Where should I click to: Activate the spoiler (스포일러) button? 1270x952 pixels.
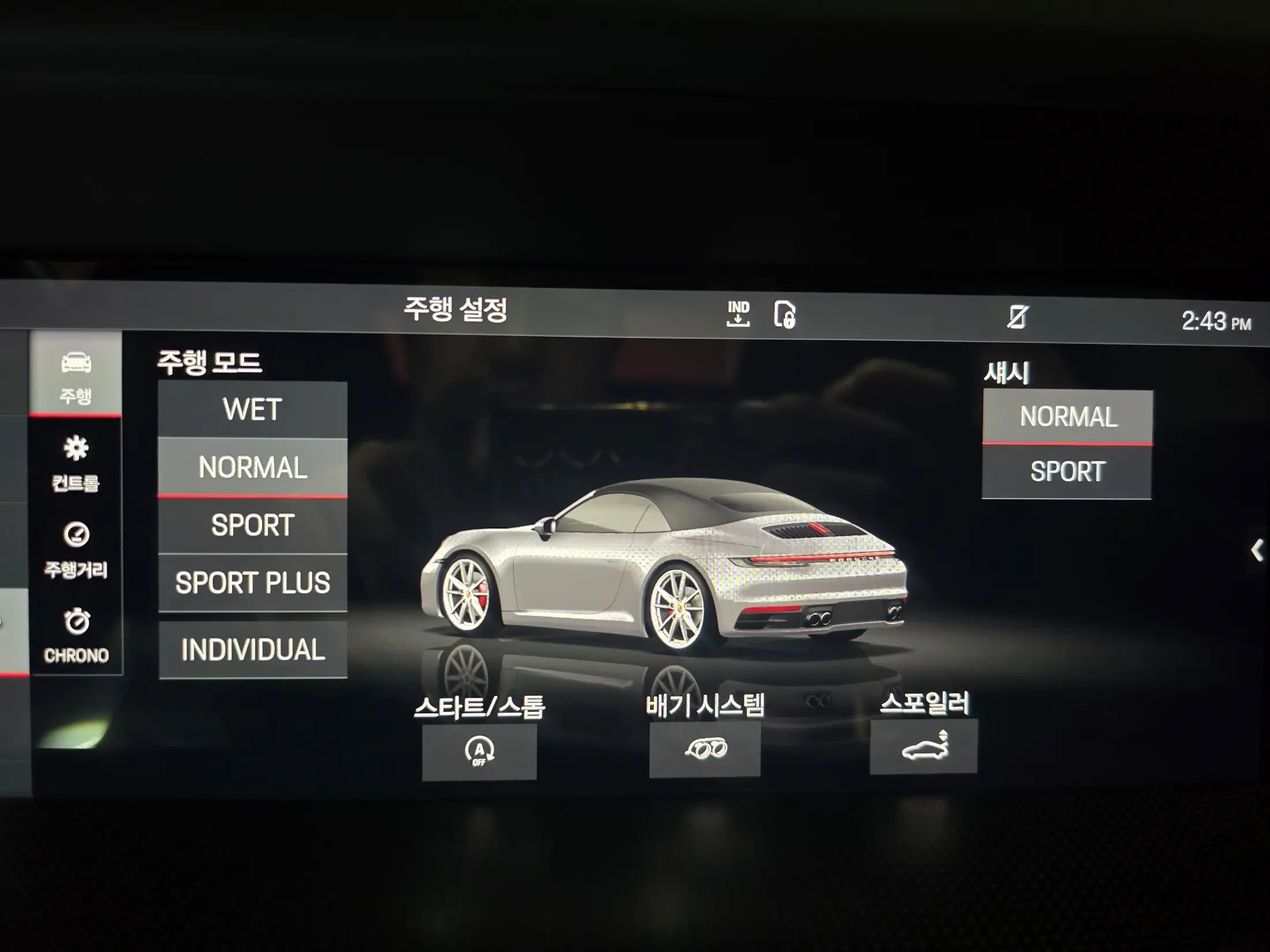[924, 747]
